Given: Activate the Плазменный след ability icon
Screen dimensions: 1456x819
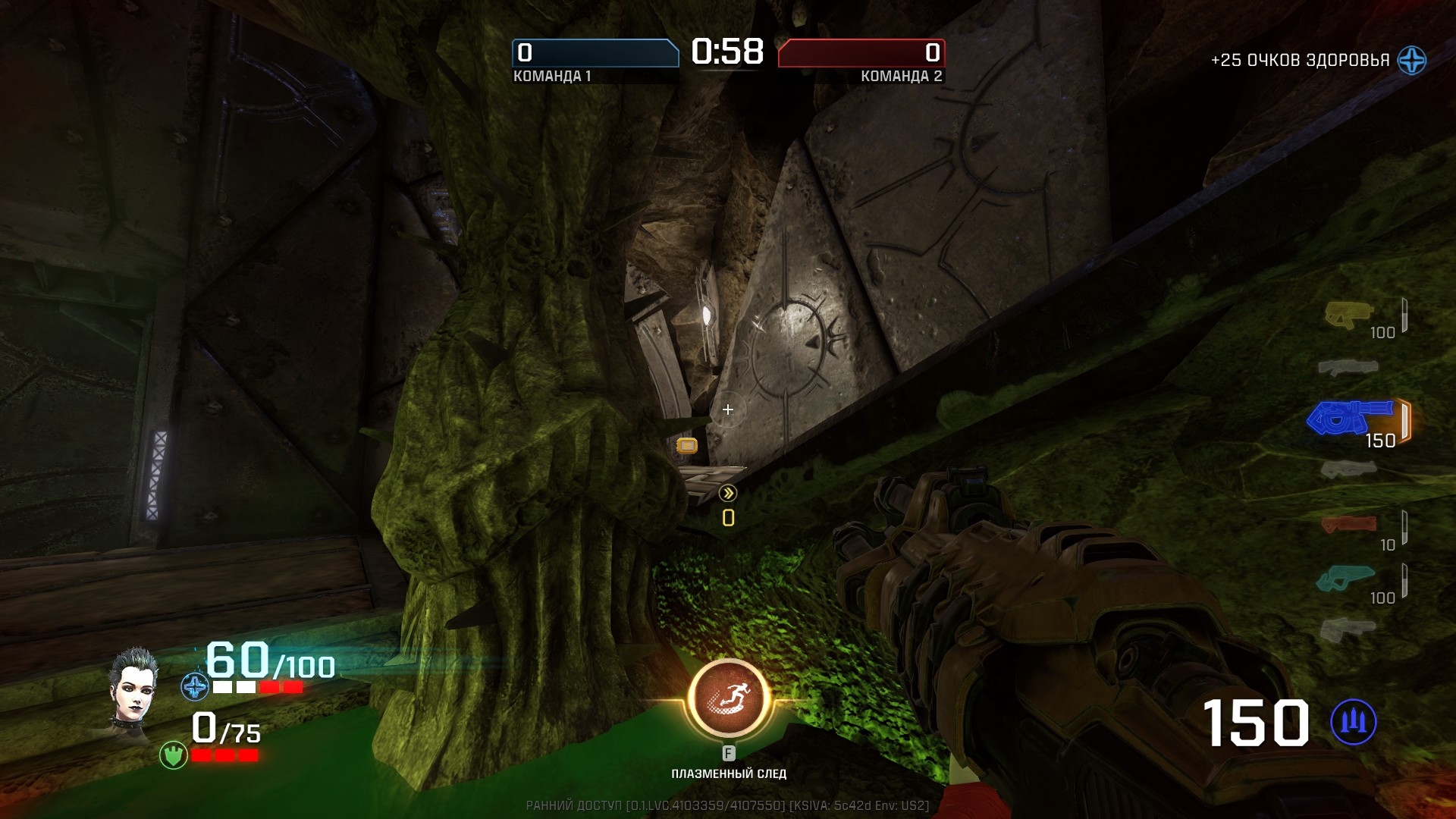Looking at the screenshot, I should [x=729, y=698].
